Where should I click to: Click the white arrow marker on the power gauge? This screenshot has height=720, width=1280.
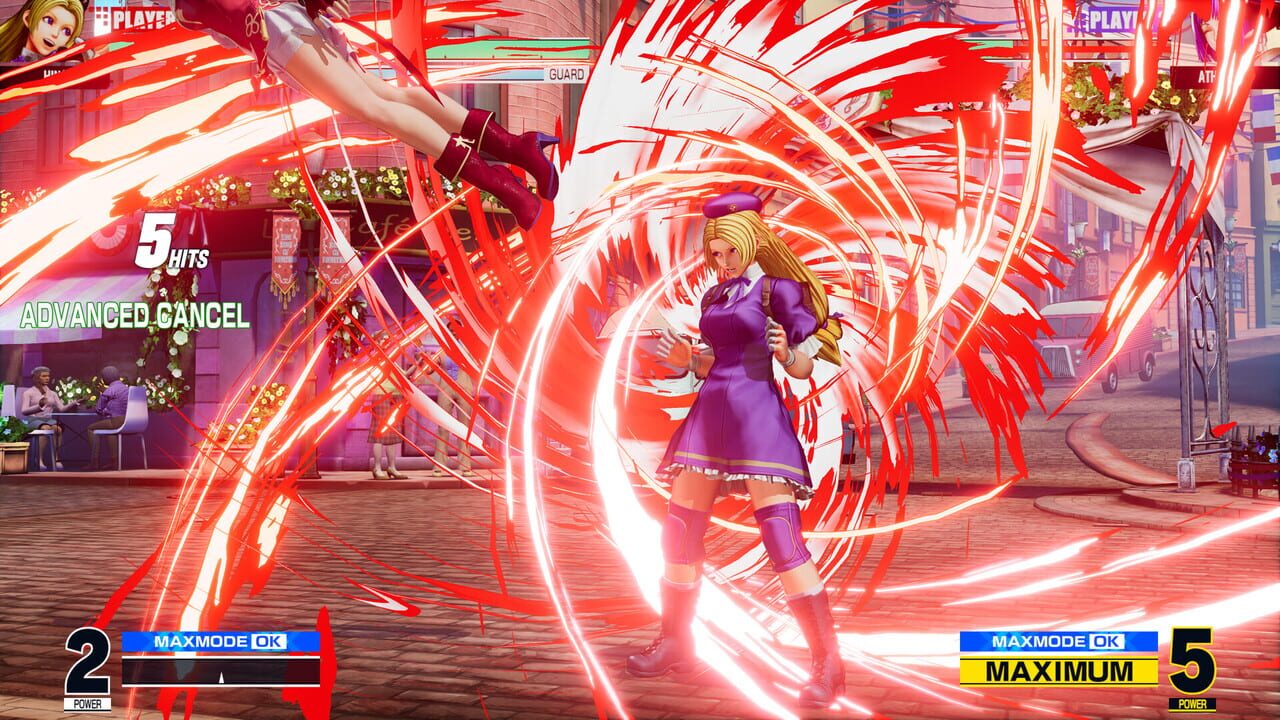click(221, 678)
